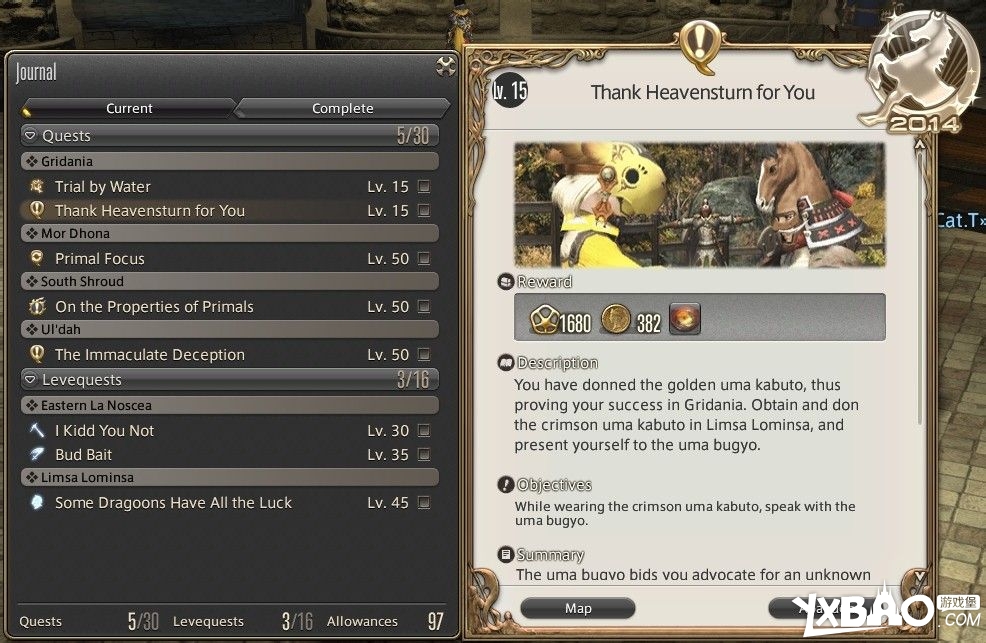This screenshot has height=643, width=986.
Task: Select Thank Heavensturn for You quest entry
Action: click(x=149, y=210)
